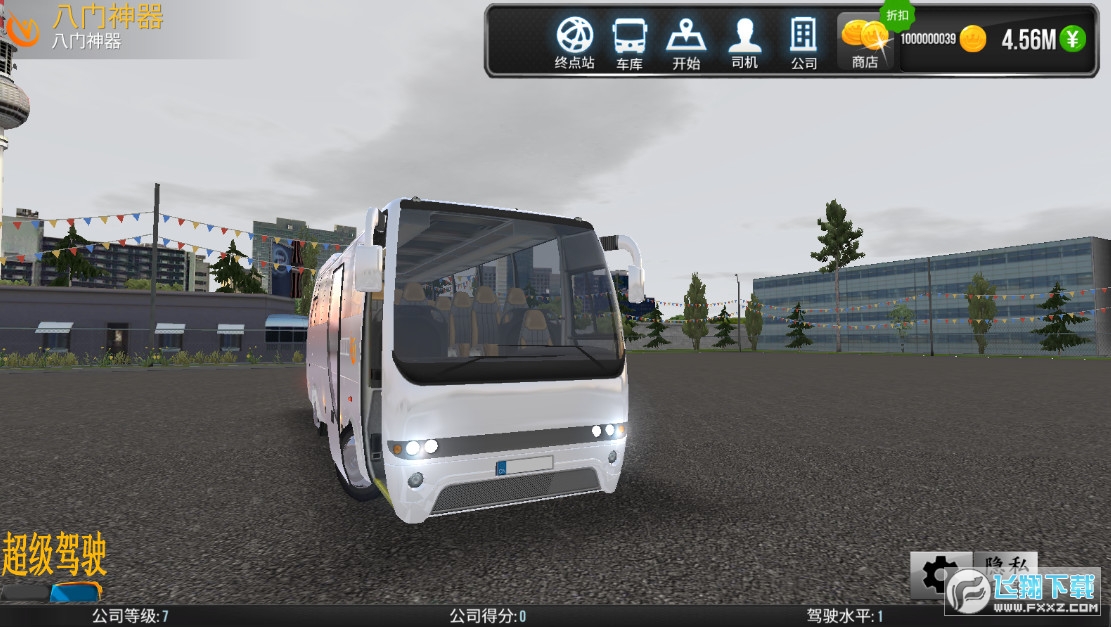Select 开始 to start a route
This screenshot has width=1111, height=627.
pyautogui.click(x=686, y=42)
